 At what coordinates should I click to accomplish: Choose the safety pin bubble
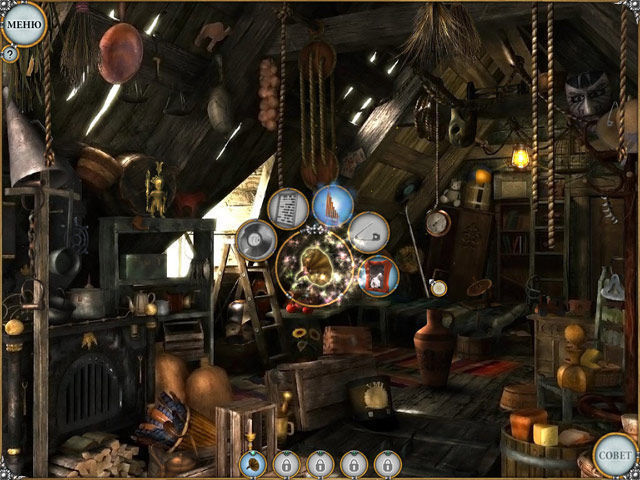coord(368,234)
